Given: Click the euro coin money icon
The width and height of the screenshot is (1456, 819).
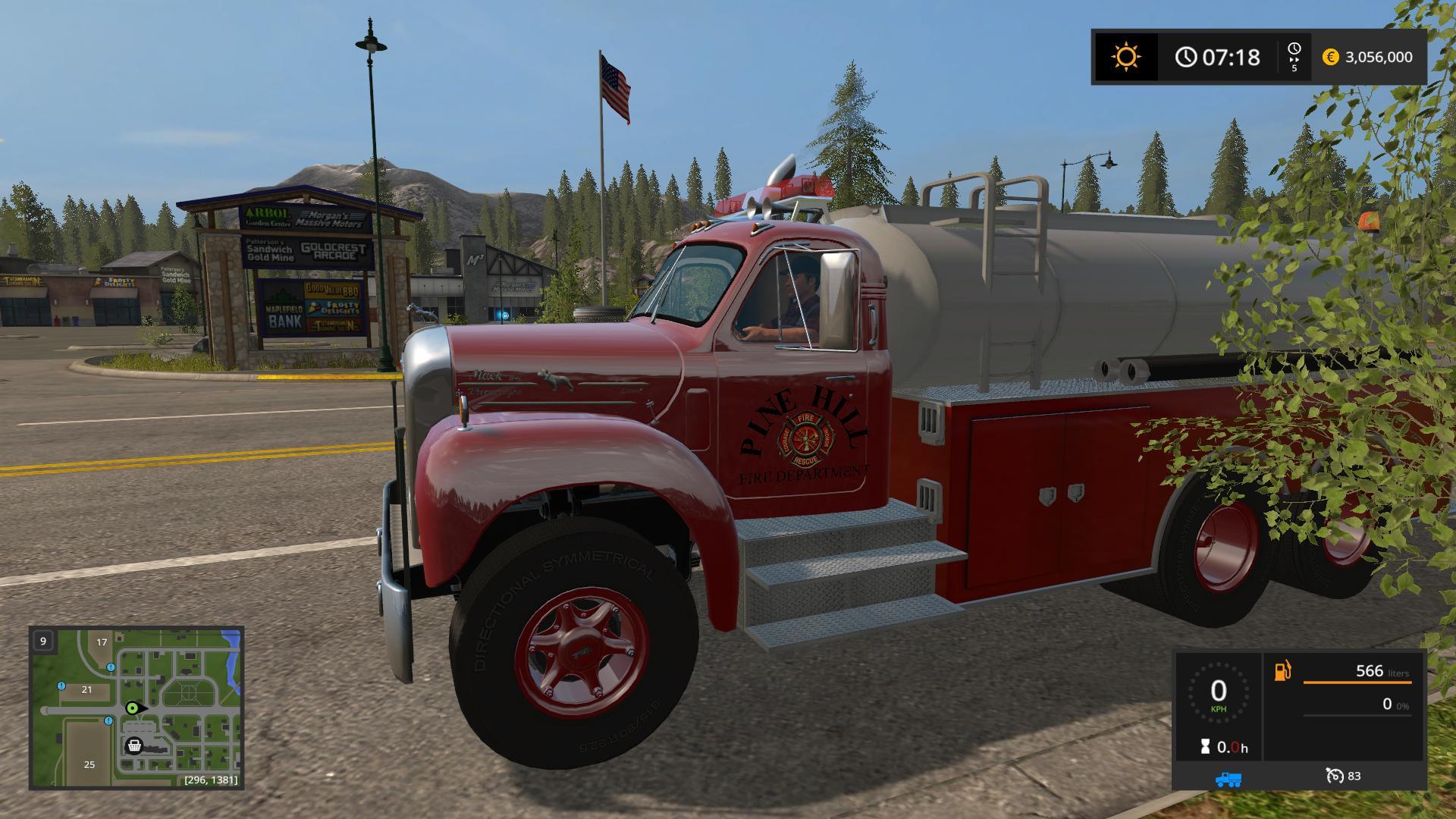Looking at the screenshot, I should [1330, 57].
